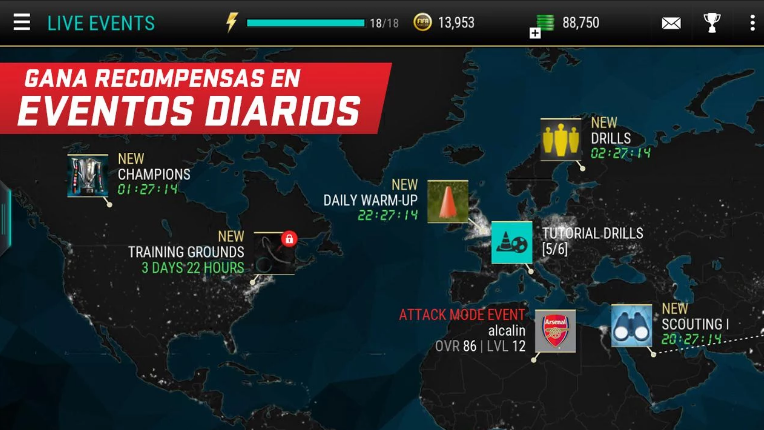Enter the Arsenal Attack Mode event
Image resolution: width=764 pixels, height=430 pixels.
[555, 331]
